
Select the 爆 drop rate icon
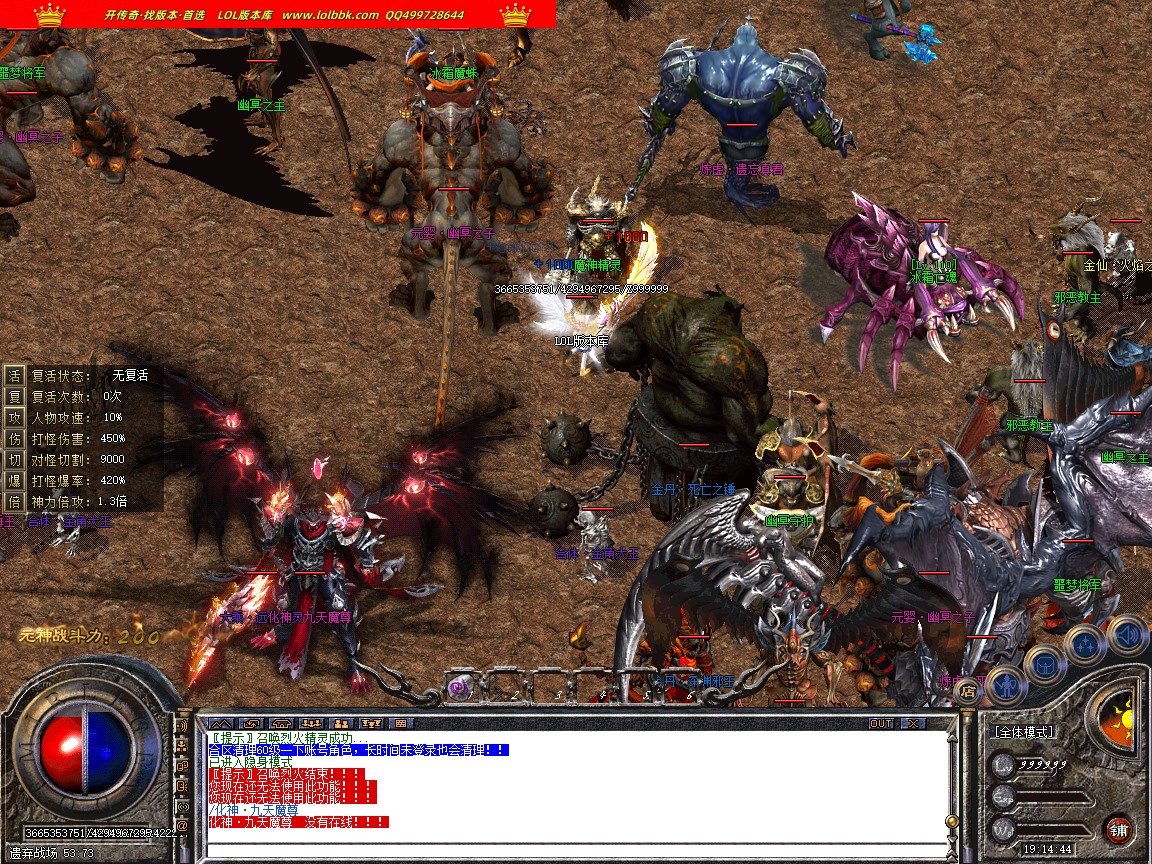pyautogui.click(x=14, y=480)
